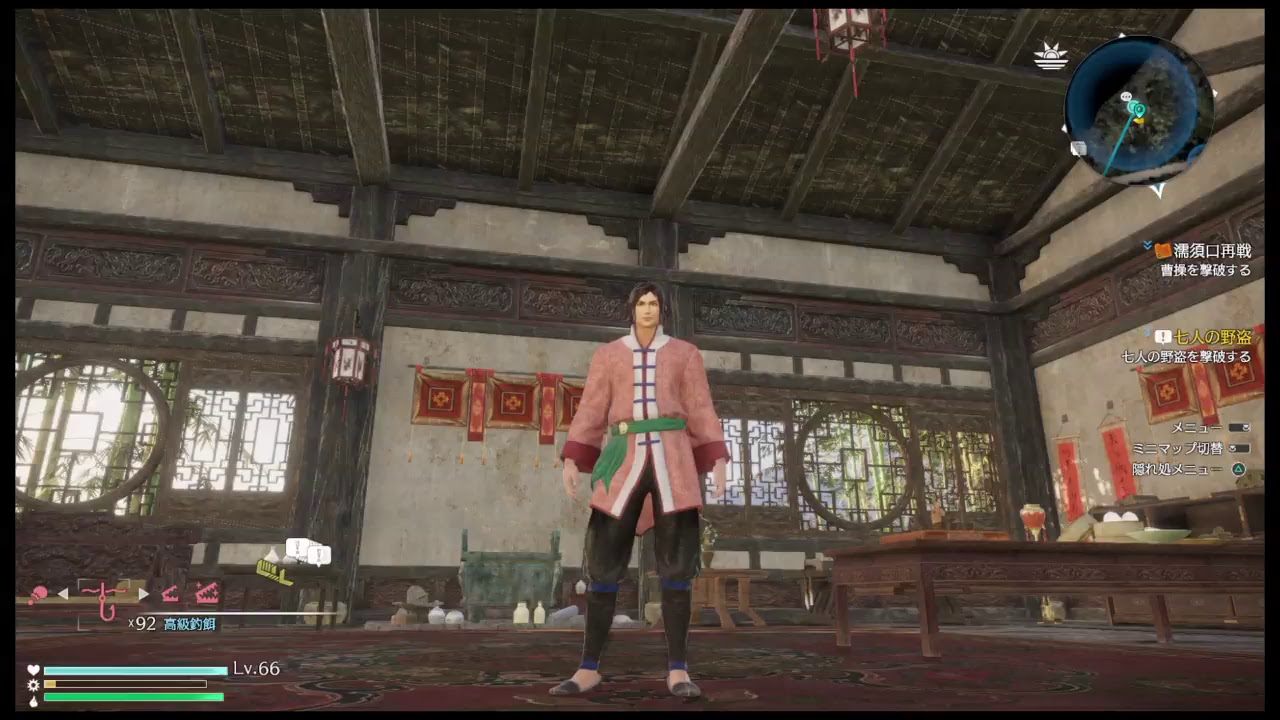This screenshot has width=1280, height=720.
Task: Select the spike trap item icon
Action: point(170,595)
